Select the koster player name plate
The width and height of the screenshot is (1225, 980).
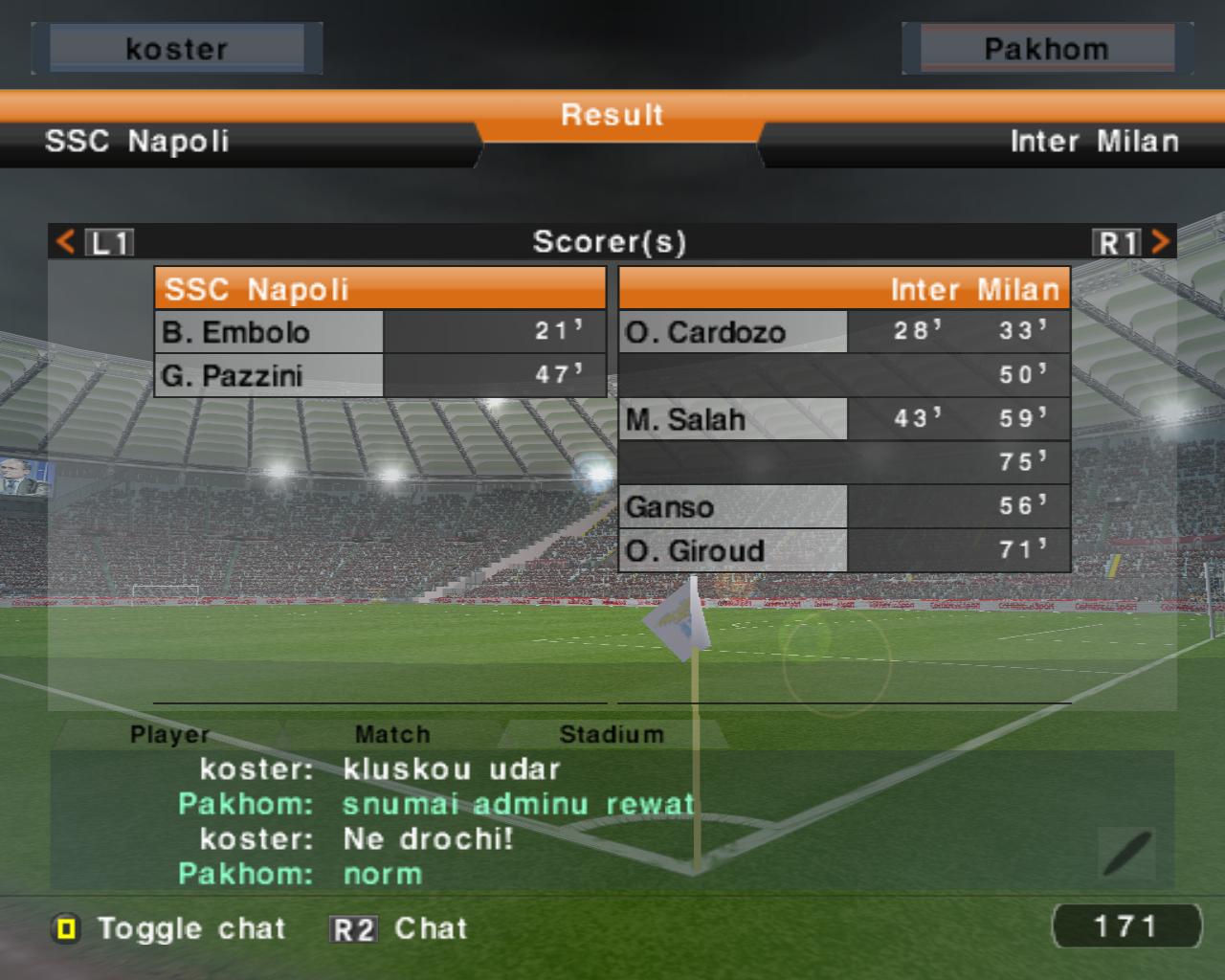click(x=177, y=49)
